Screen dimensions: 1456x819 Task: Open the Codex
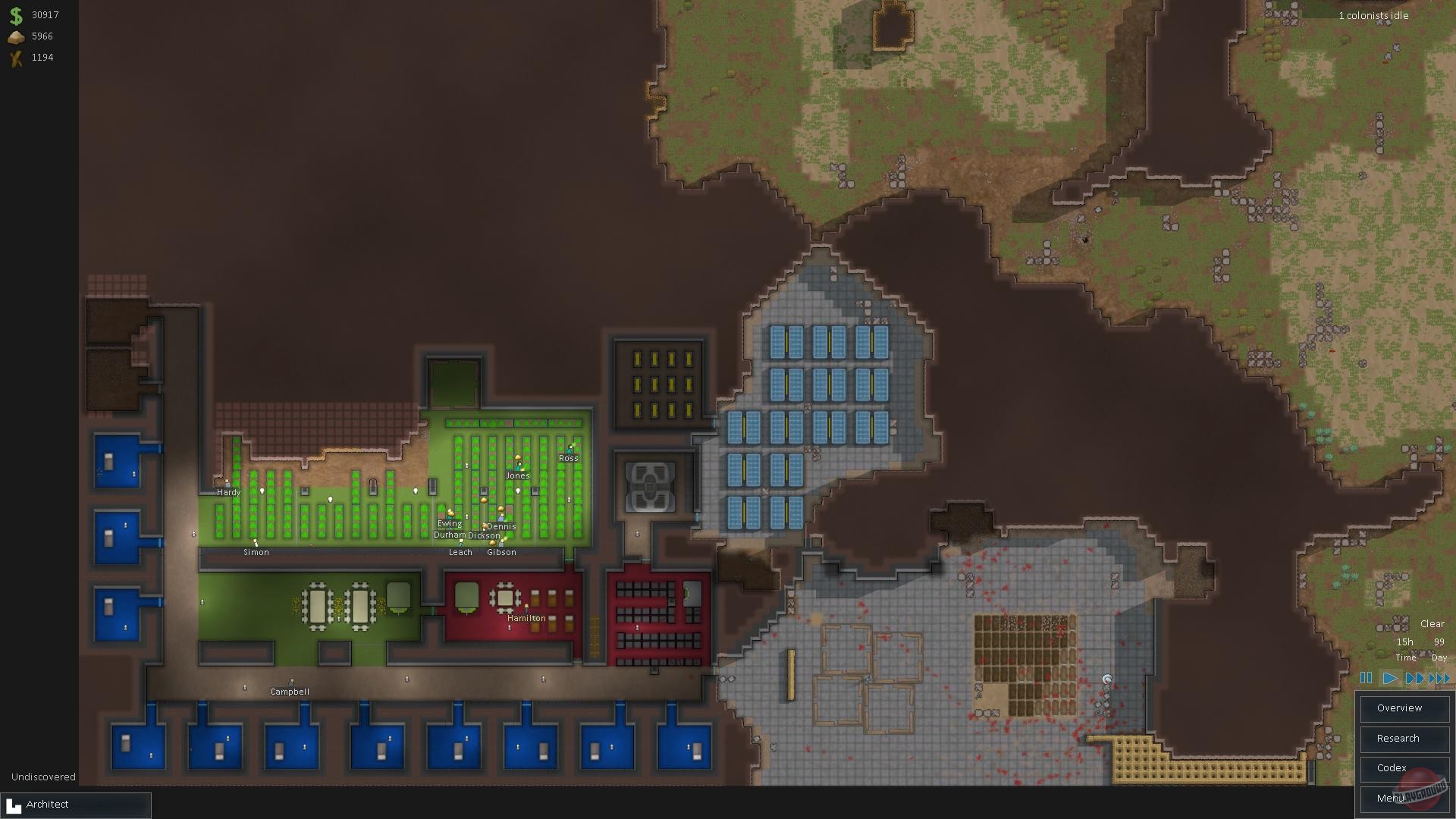[x=1404, y=768]
